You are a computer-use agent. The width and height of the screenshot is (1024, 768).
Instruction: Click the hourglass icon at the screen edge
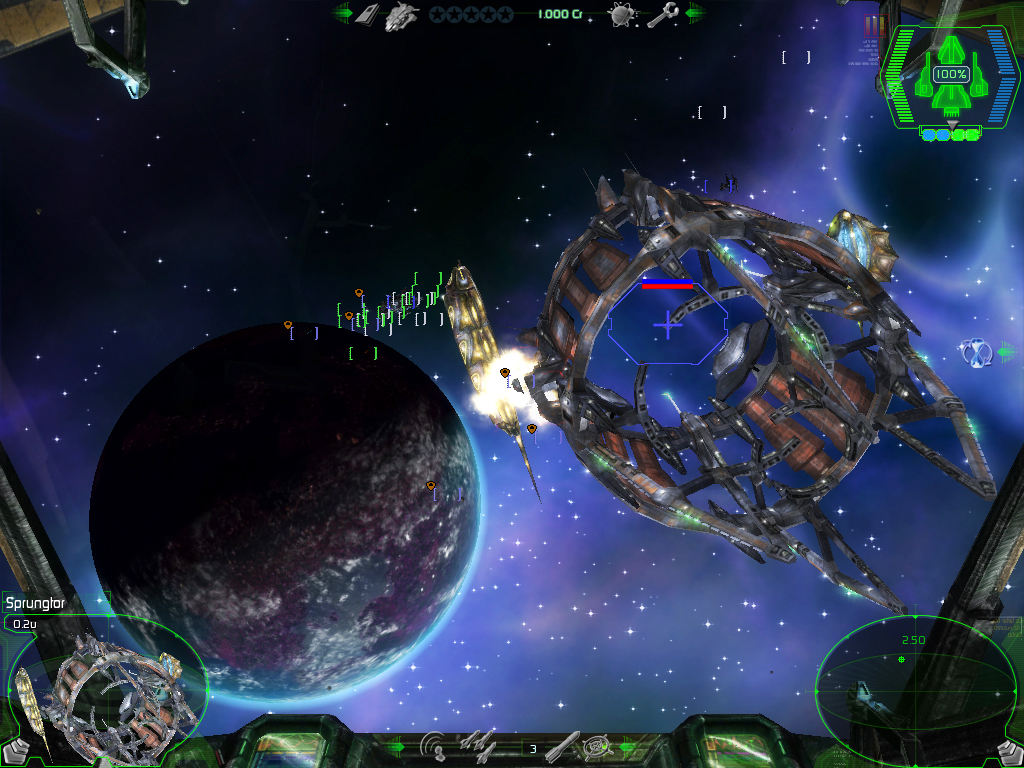tap(976, 352)
